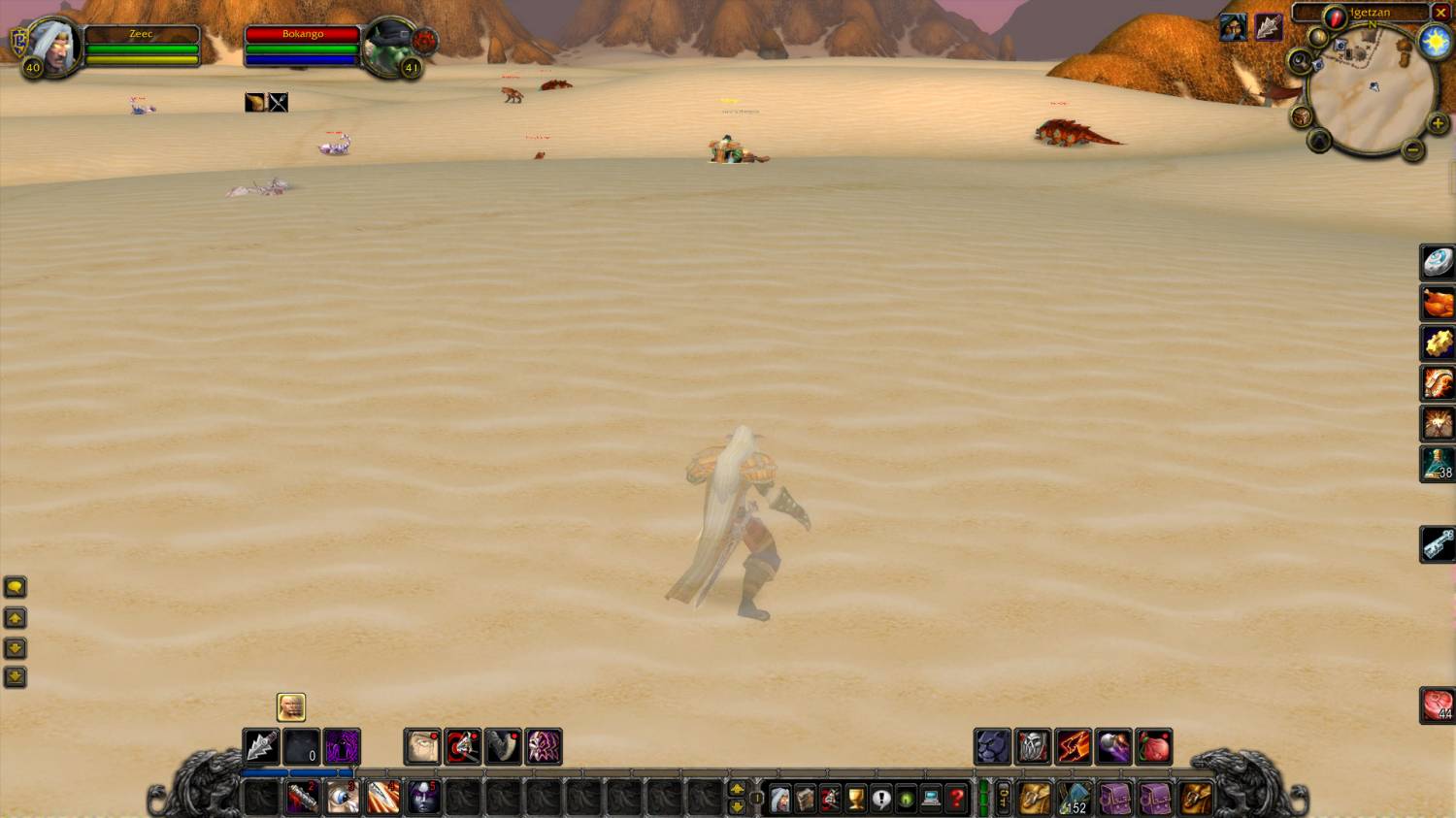The width and height of the screenshot is (1456, 818).
Task: Use the hearthstone icon in the side bar
Action: 1438,262
